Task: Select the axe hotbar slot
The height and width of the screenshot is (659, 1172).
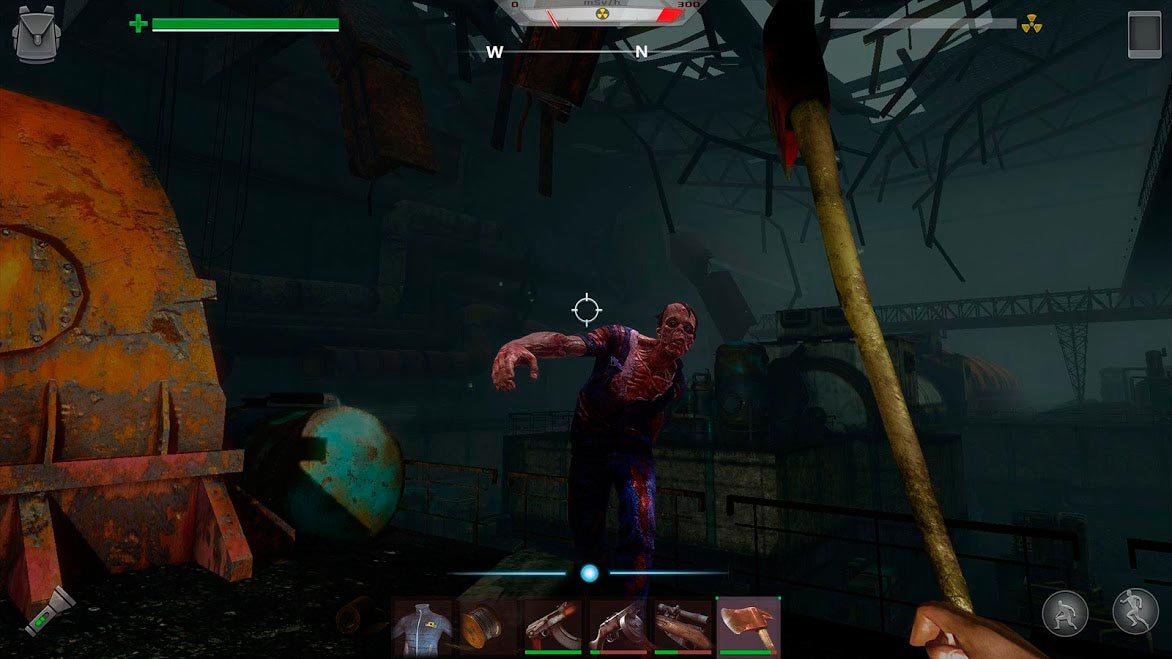Action: pyautogui.click(x=748, y=627)
